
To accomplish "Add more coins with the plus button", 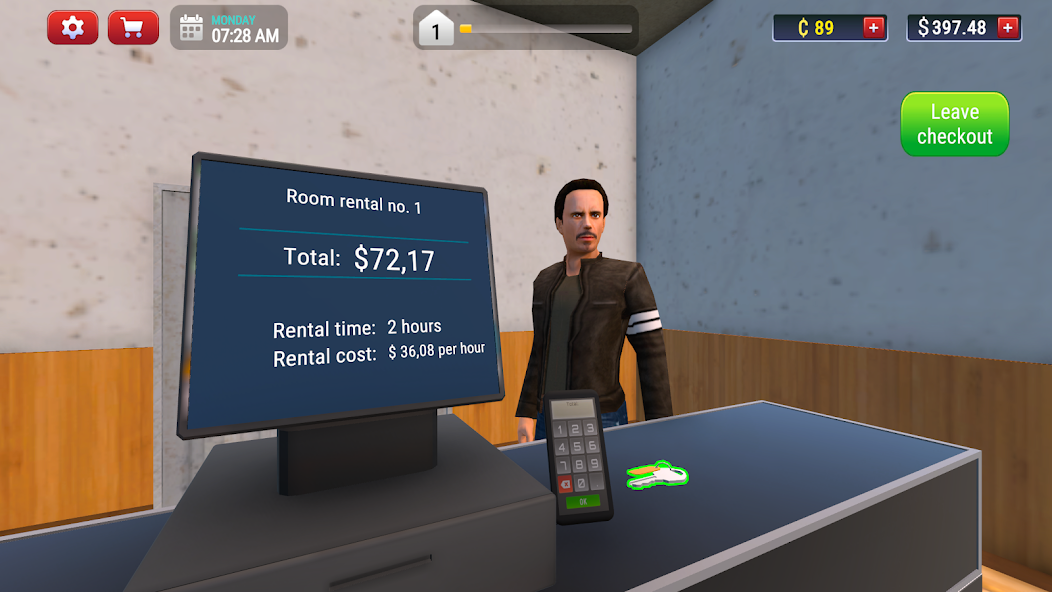I will click(874, 28).
